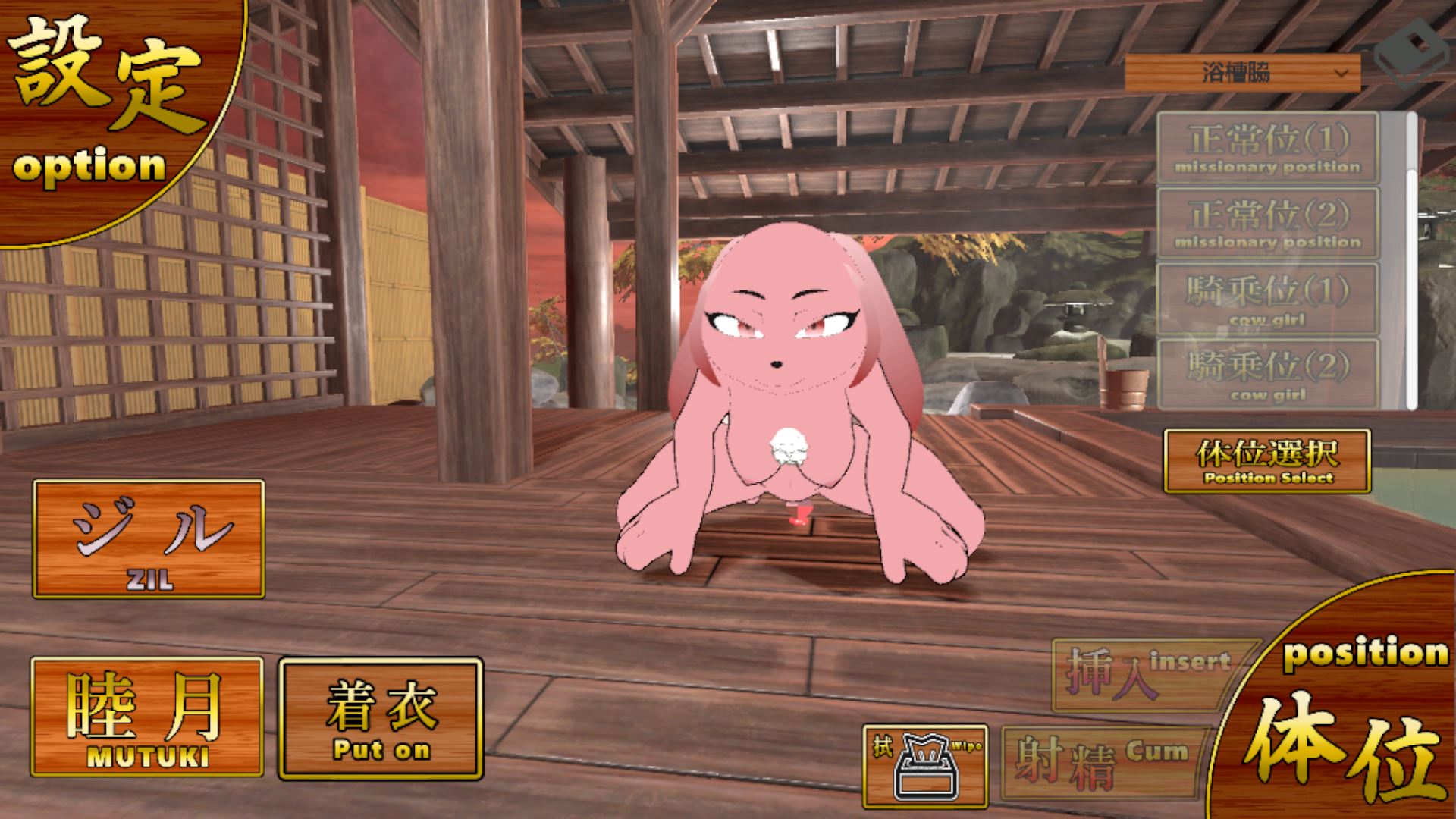Activate the Wipe tissue box button
Image resolution: width=1456 pixels, height=819 pixels.
925,766
